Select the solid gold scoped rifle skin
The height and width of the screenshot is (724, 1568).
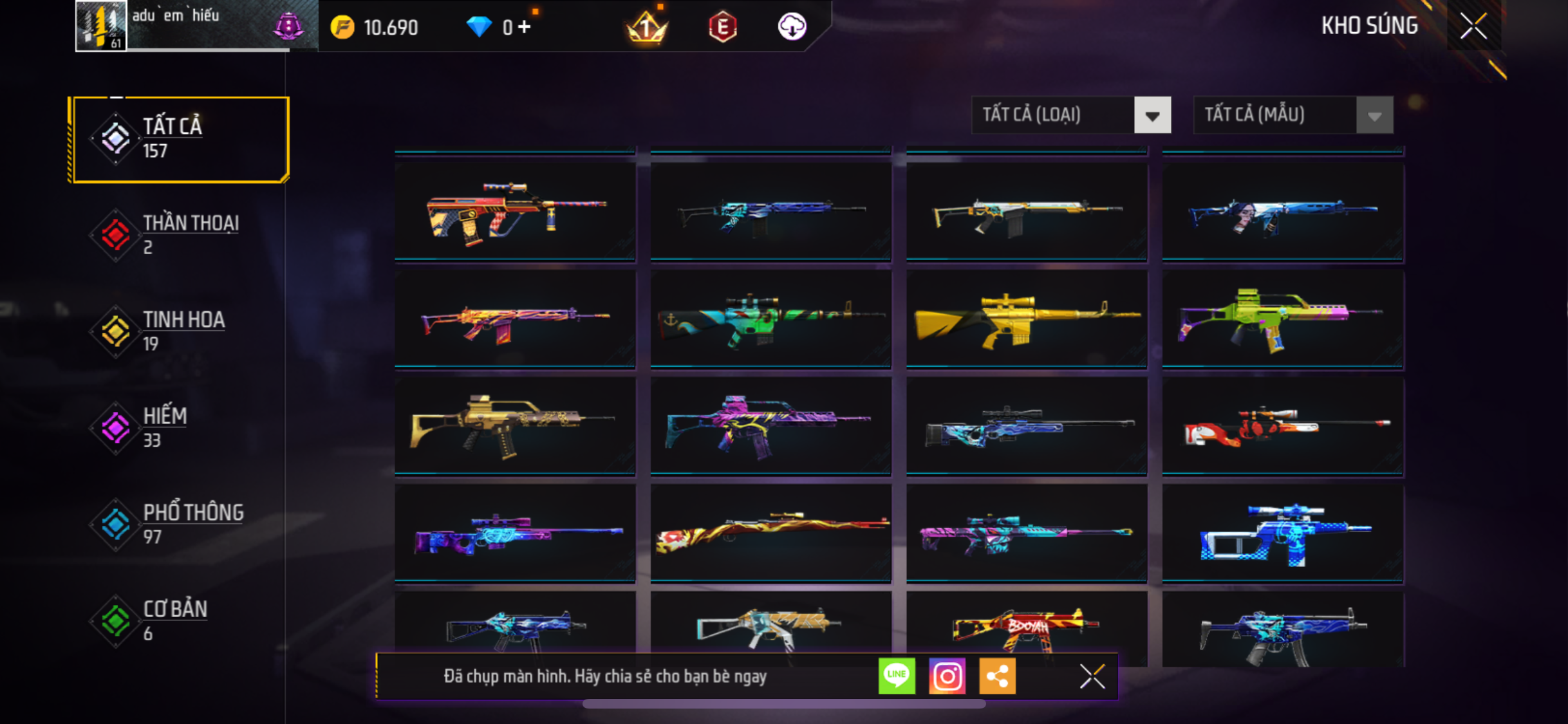(1027, 319)
